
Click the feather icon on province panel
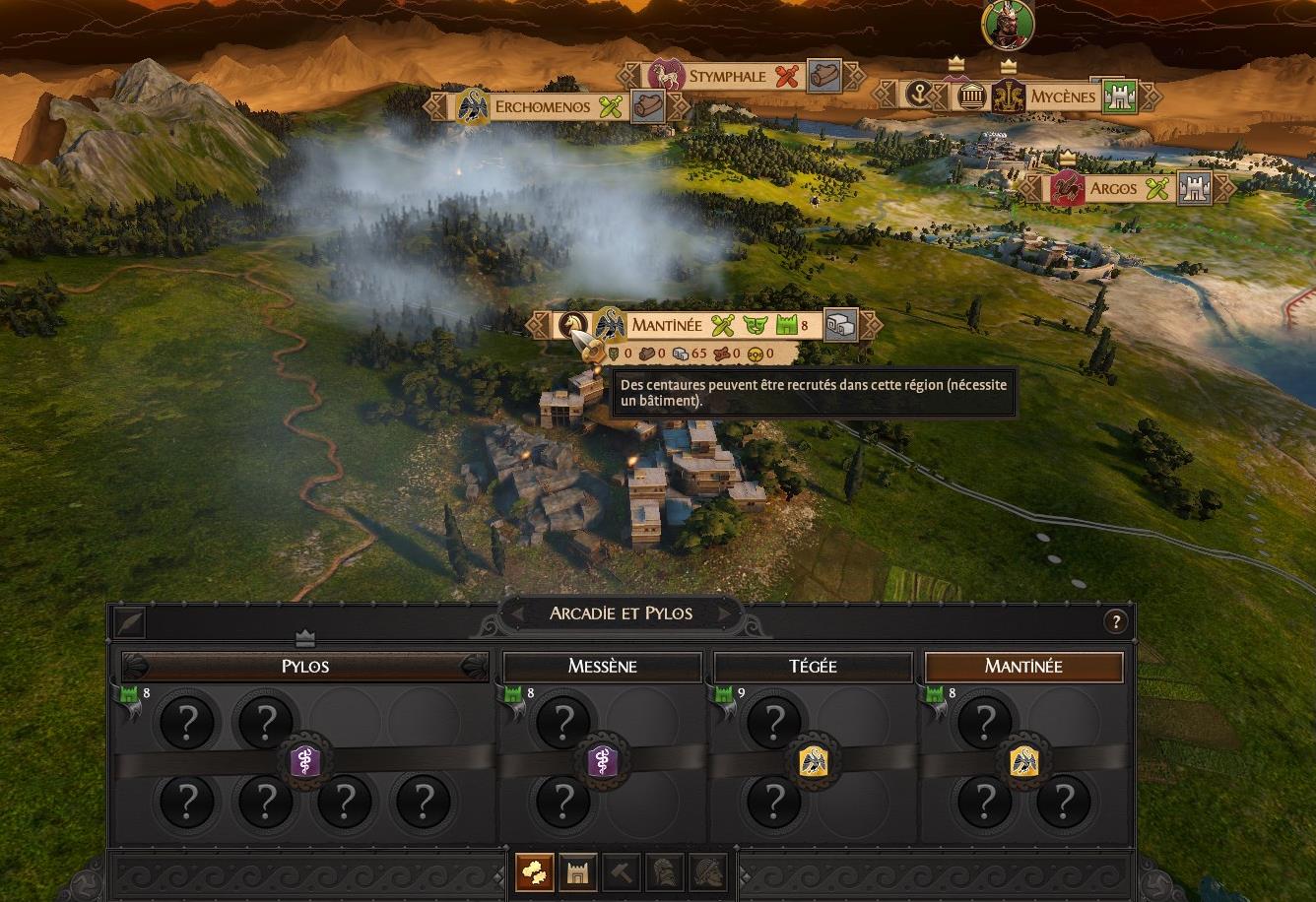coord(129,621)
